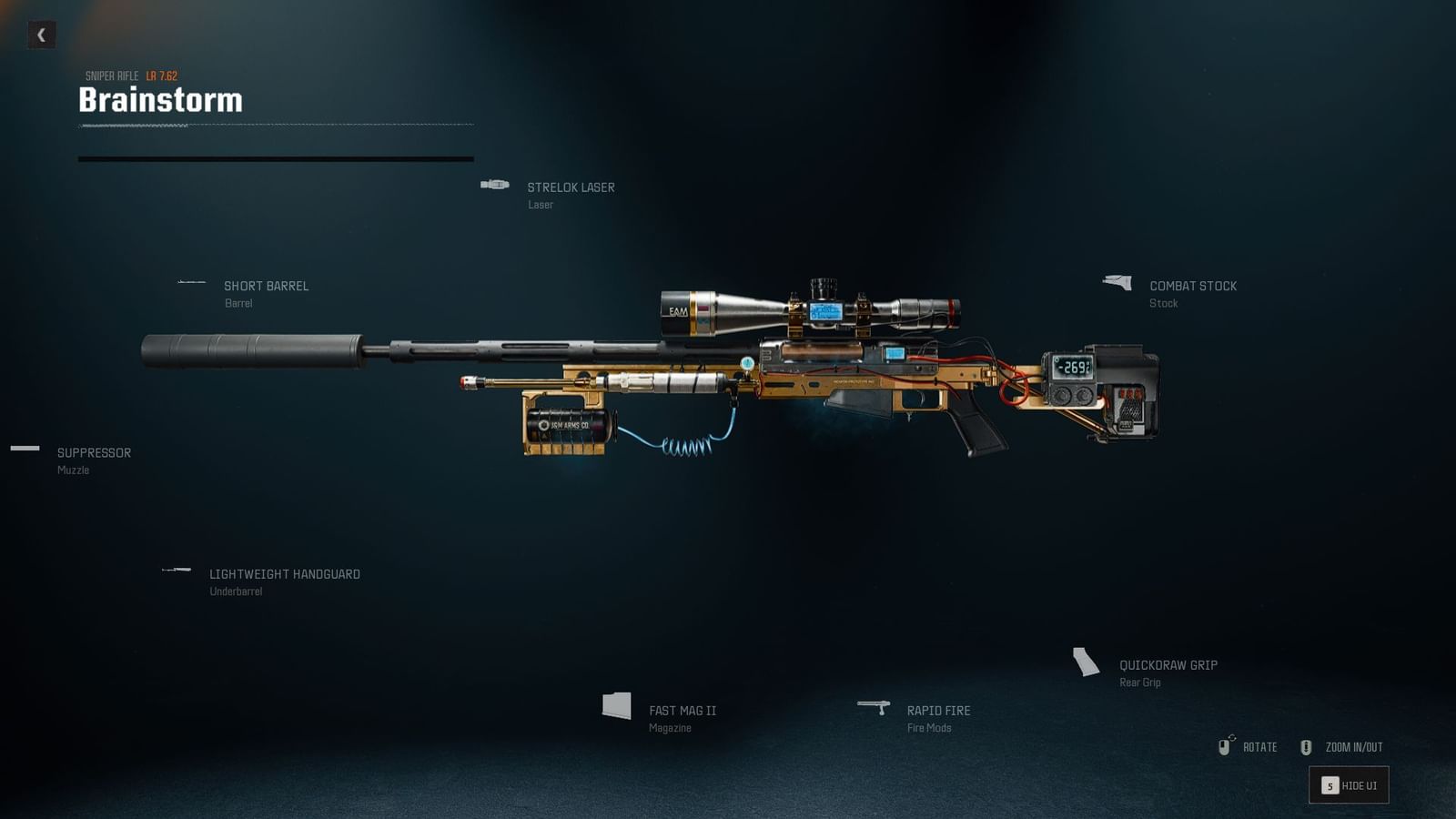Open the Lightweight Handguard underbarrel icon
Image resolution: width=1456 pixels, height=819 pixels.
pos(174,571)
